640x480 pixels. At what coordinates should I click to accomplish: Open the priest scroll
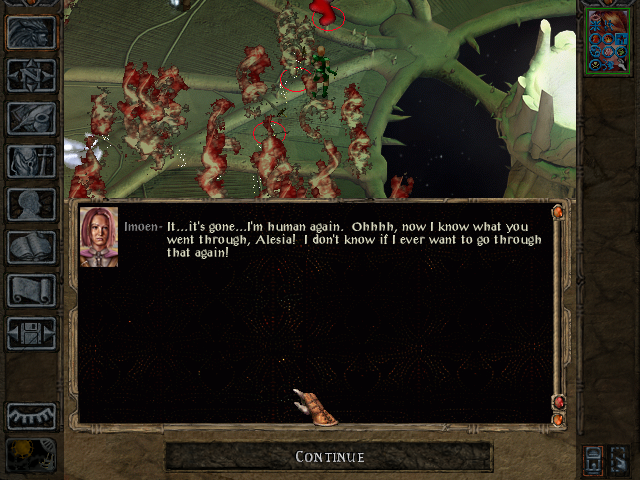point(31,290)
